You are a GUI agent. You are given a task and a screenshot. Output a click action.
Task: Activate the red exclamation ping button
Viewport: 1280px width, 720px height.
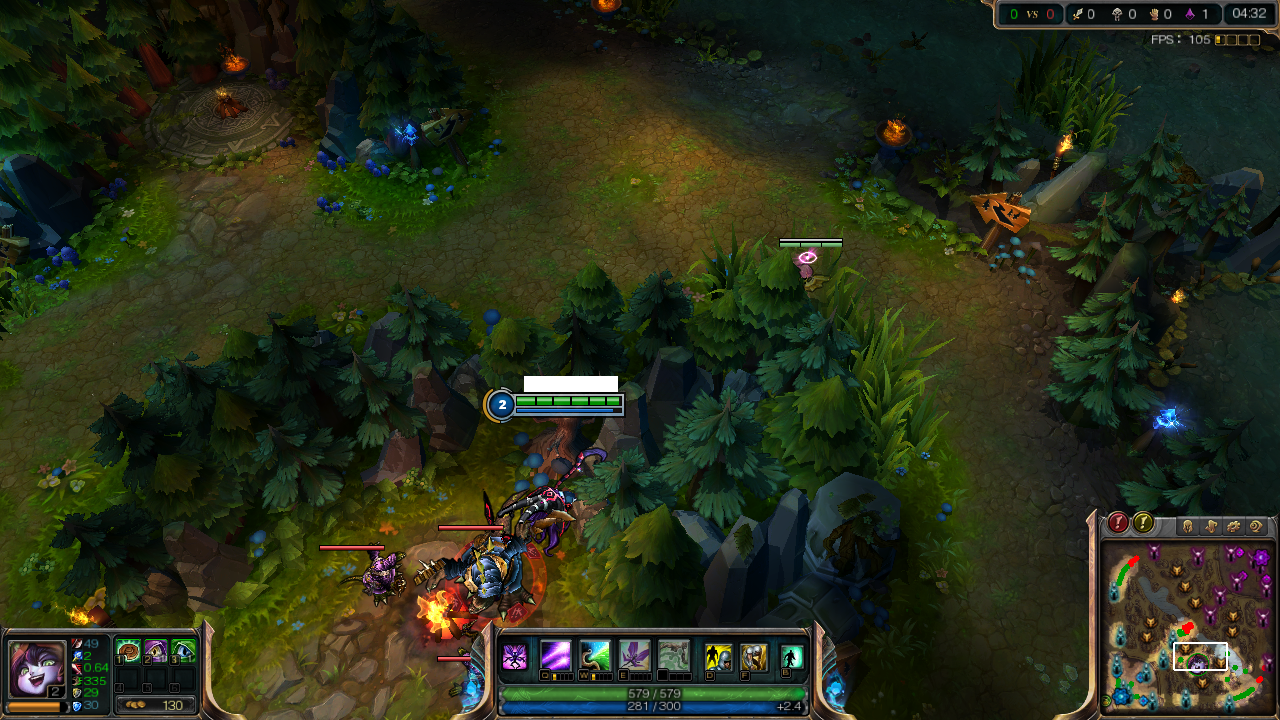click(x=1118, y=523)
